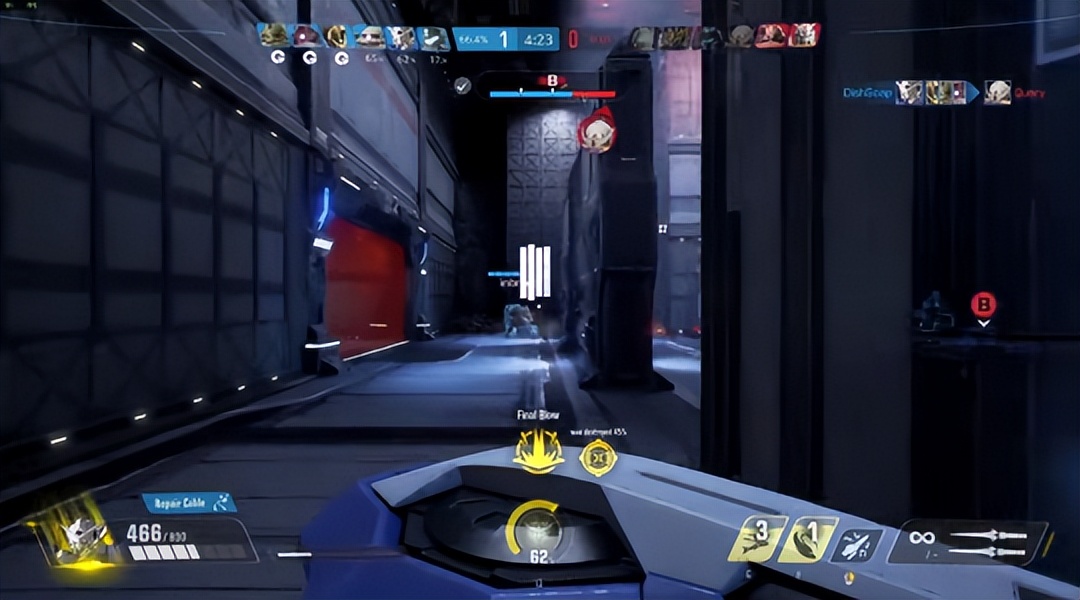
Task: Select the first blue team unit portrait
Action: pos(273,37)
